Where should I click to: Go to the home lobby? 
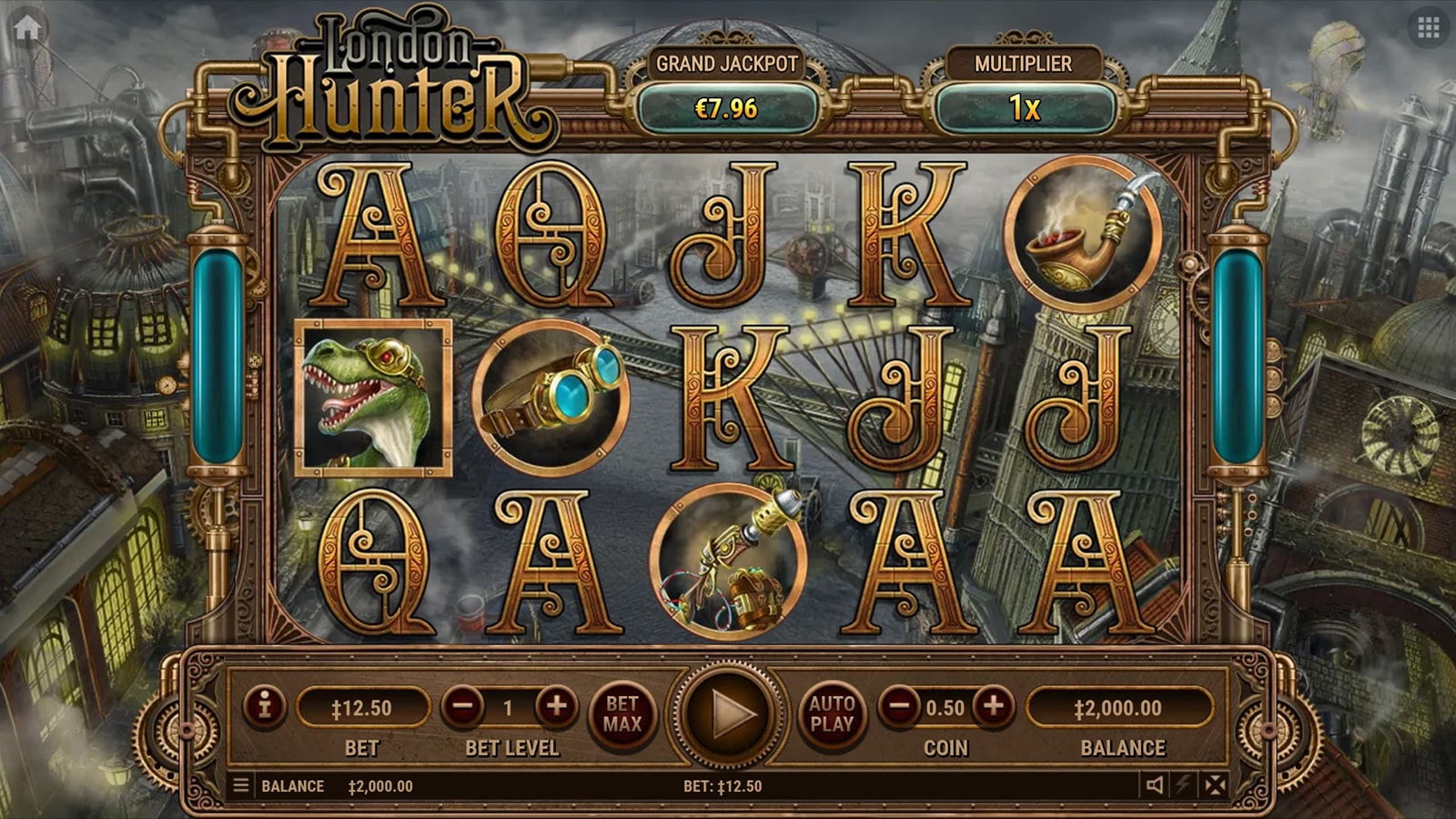(27, 28)
